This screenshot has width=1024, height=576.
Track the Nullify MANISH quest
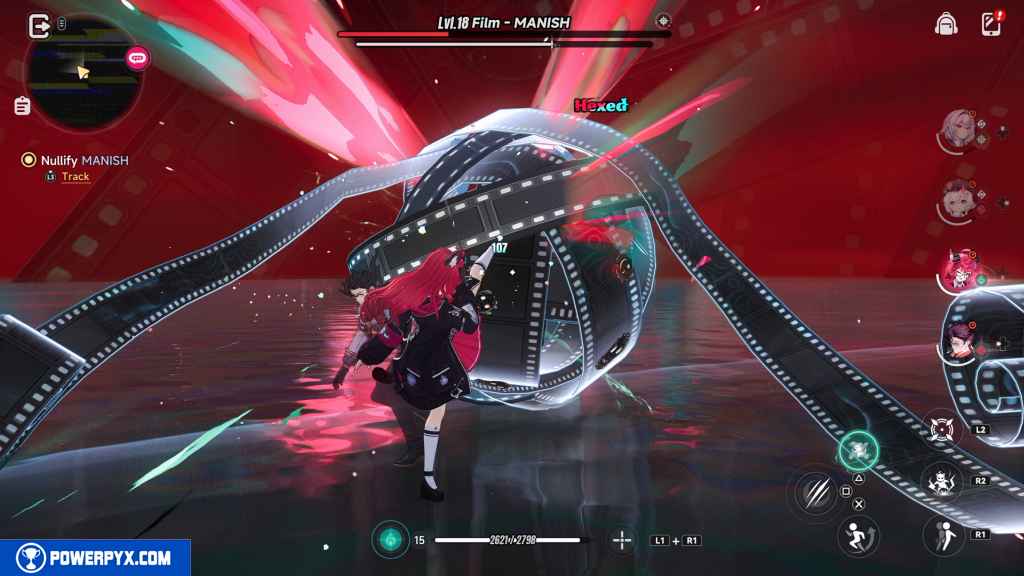pyautogui.click(x=75, y=177)
